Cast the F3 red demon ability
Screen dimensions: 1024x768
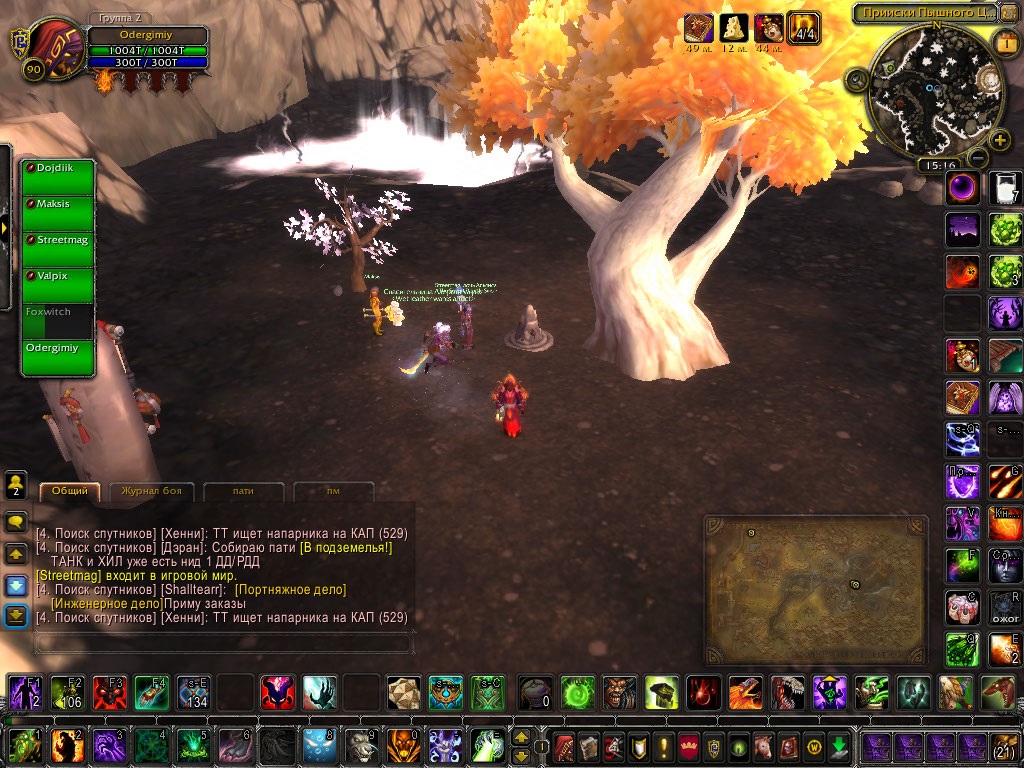(108, 692)
